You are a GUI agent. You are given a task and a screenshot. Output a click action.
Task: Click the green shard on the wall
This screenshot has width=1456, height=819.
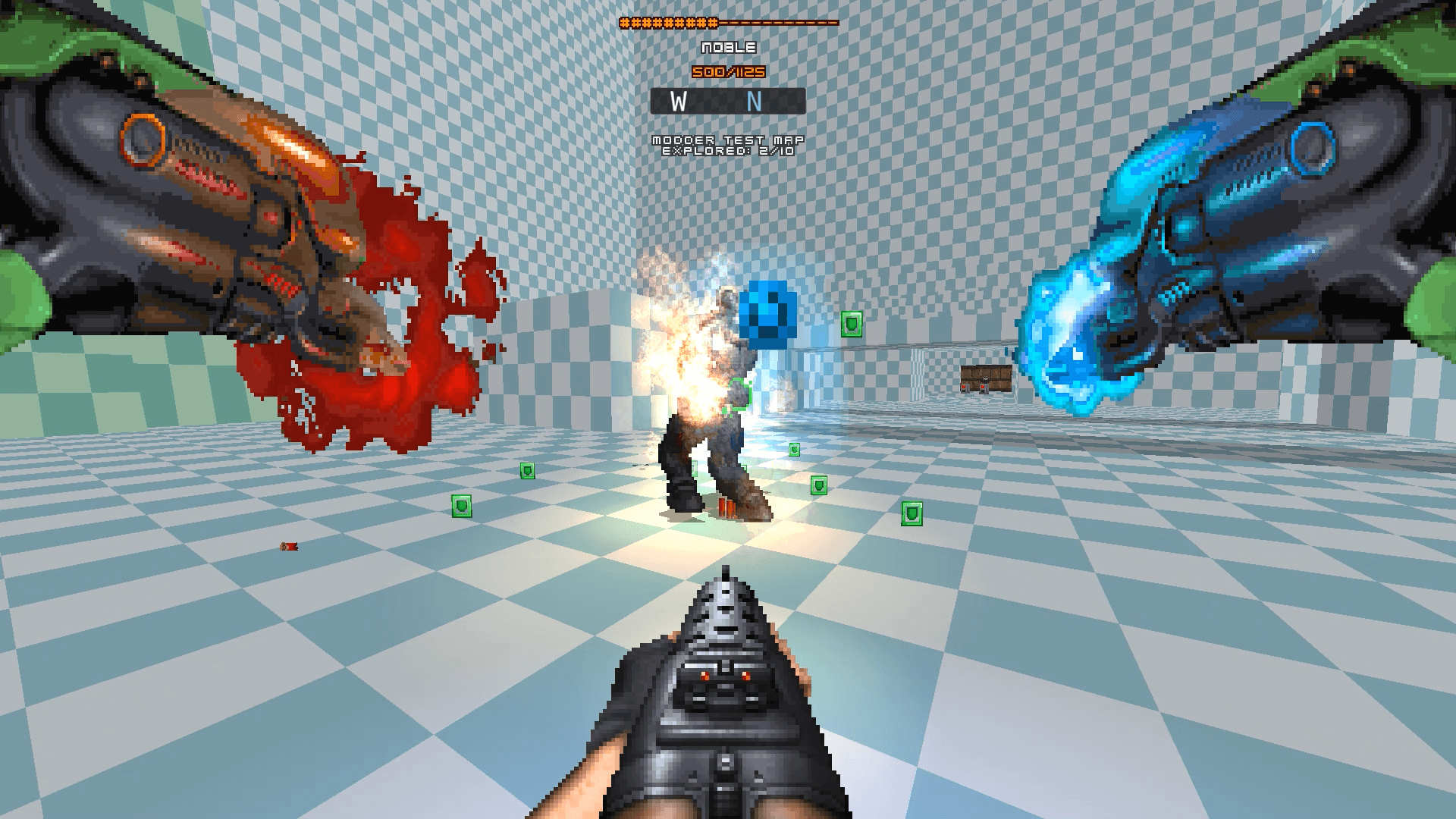click(x=852, y=325)
